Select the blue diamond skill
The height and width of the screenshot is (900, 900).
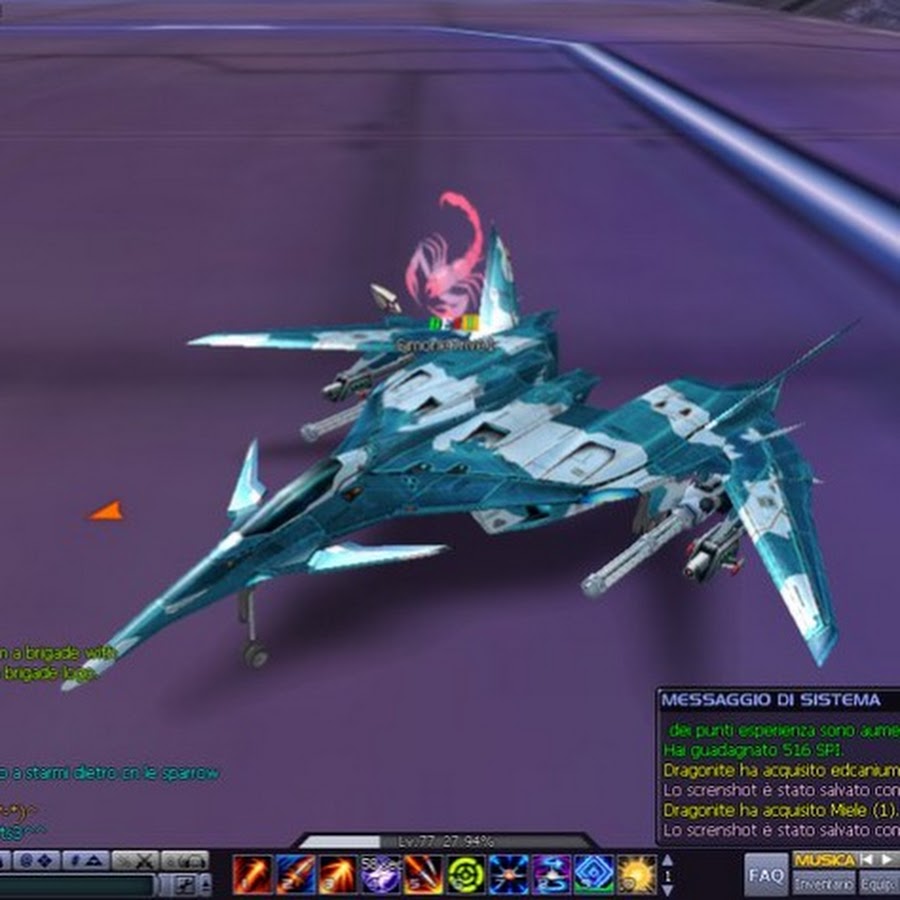[594, 874]
